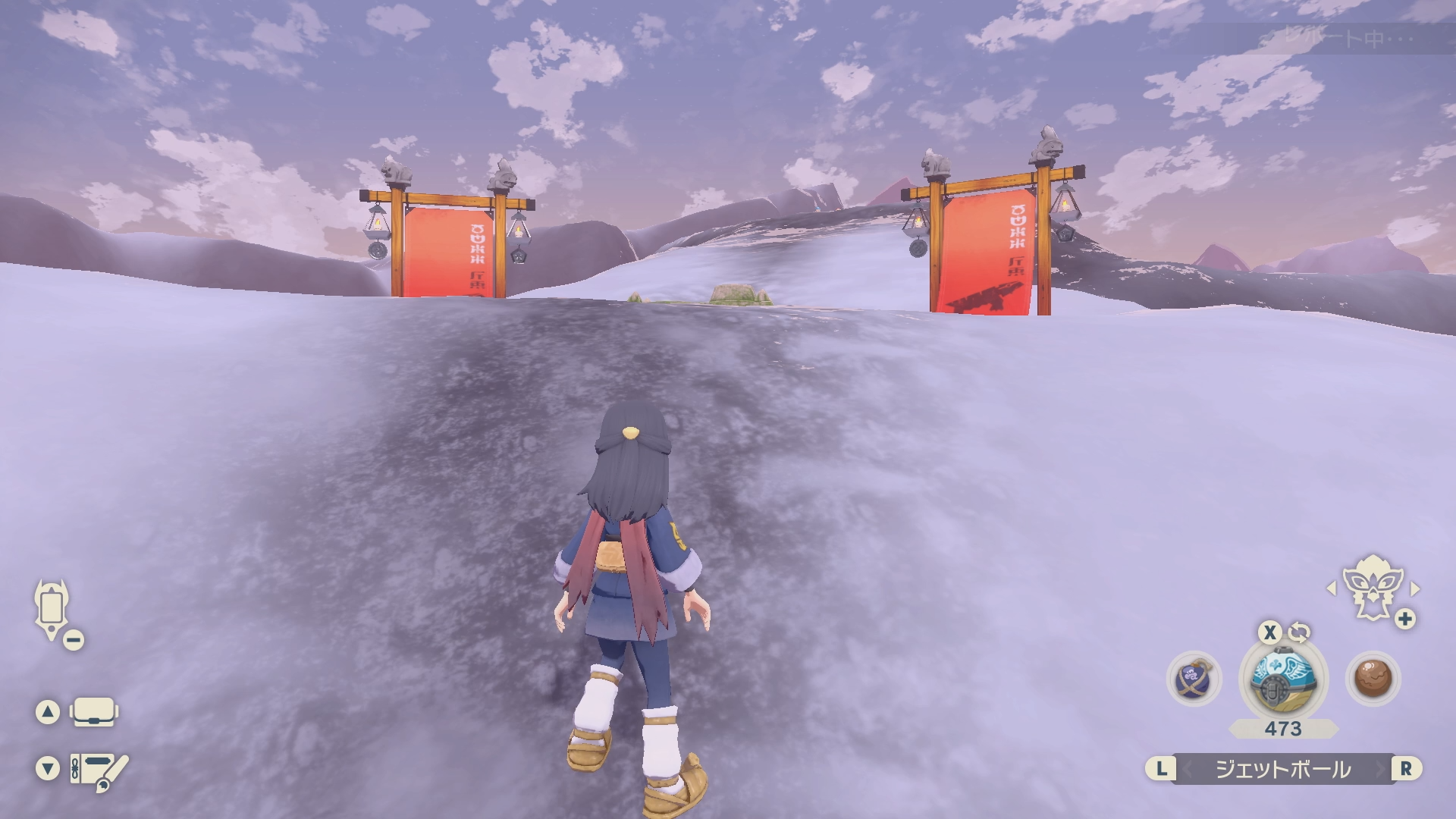The image size is (1456, 819).
Task: Toggle the item/Pokémon swap arrows icon
Action: 1299,632
